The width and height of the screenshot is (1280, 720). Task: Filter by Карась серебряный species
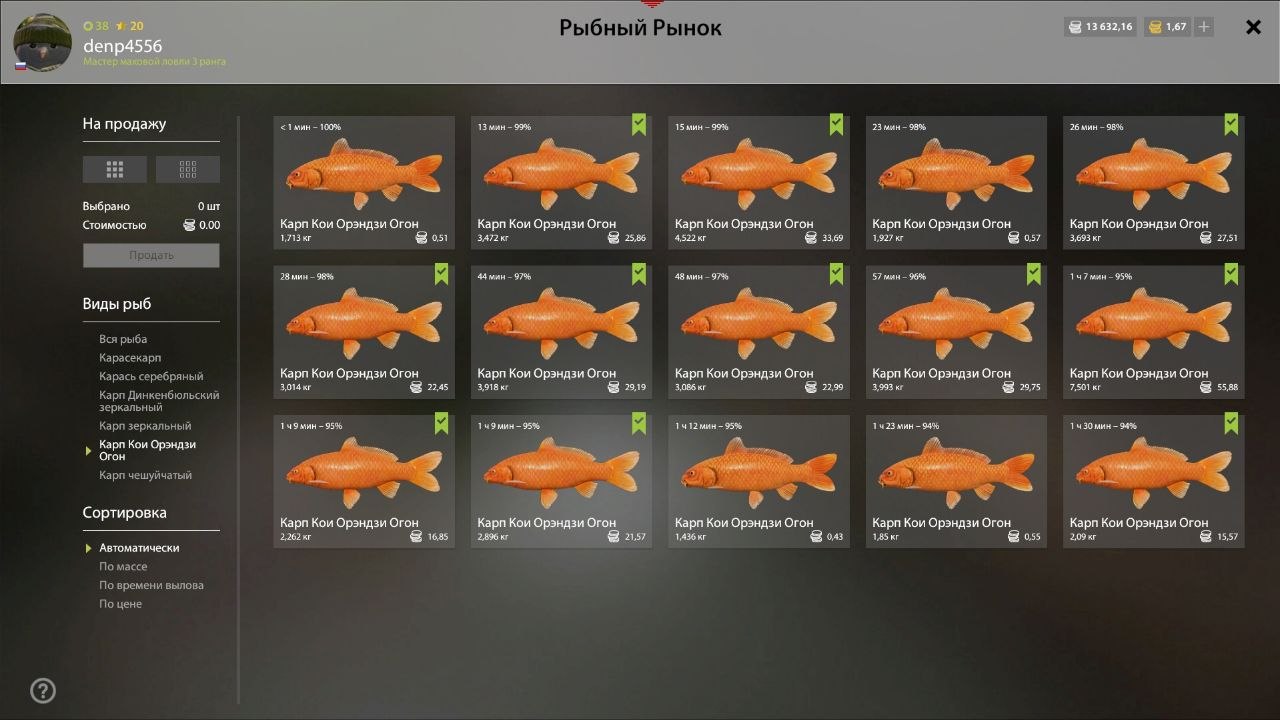[x=151, y=377]
